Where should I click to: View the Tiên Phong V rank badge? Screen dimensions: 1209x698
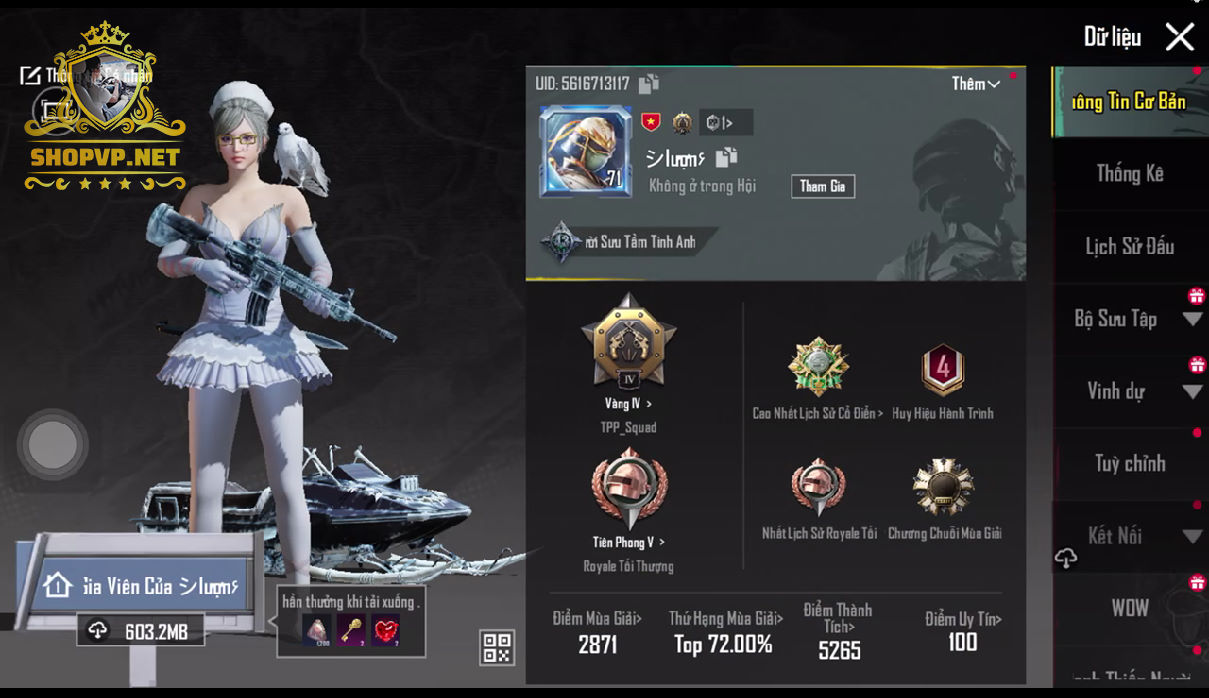[627, 490]
